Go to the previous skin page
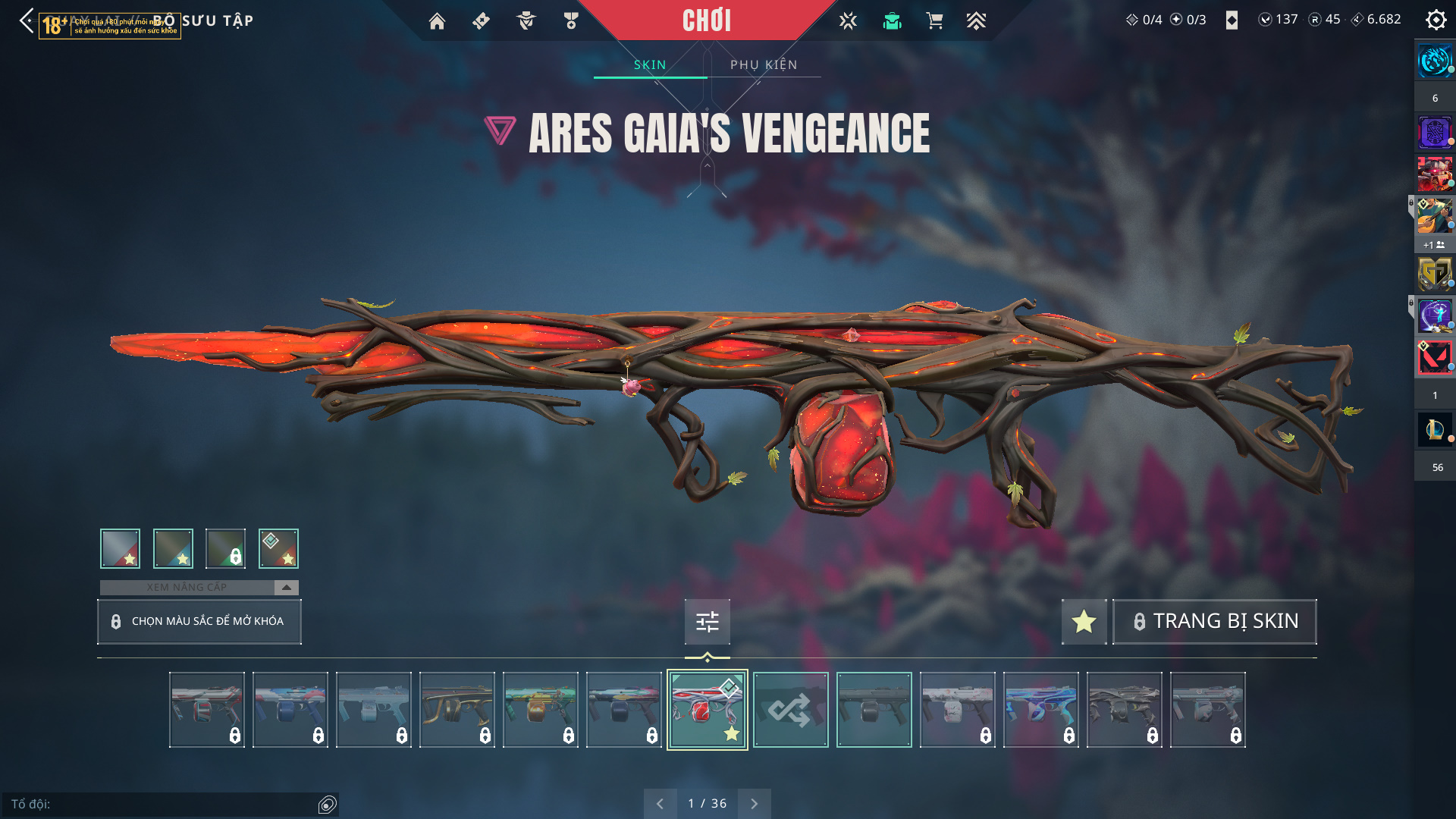Image resolution: width=1456 pixels, height=819 pixels. 660,803
